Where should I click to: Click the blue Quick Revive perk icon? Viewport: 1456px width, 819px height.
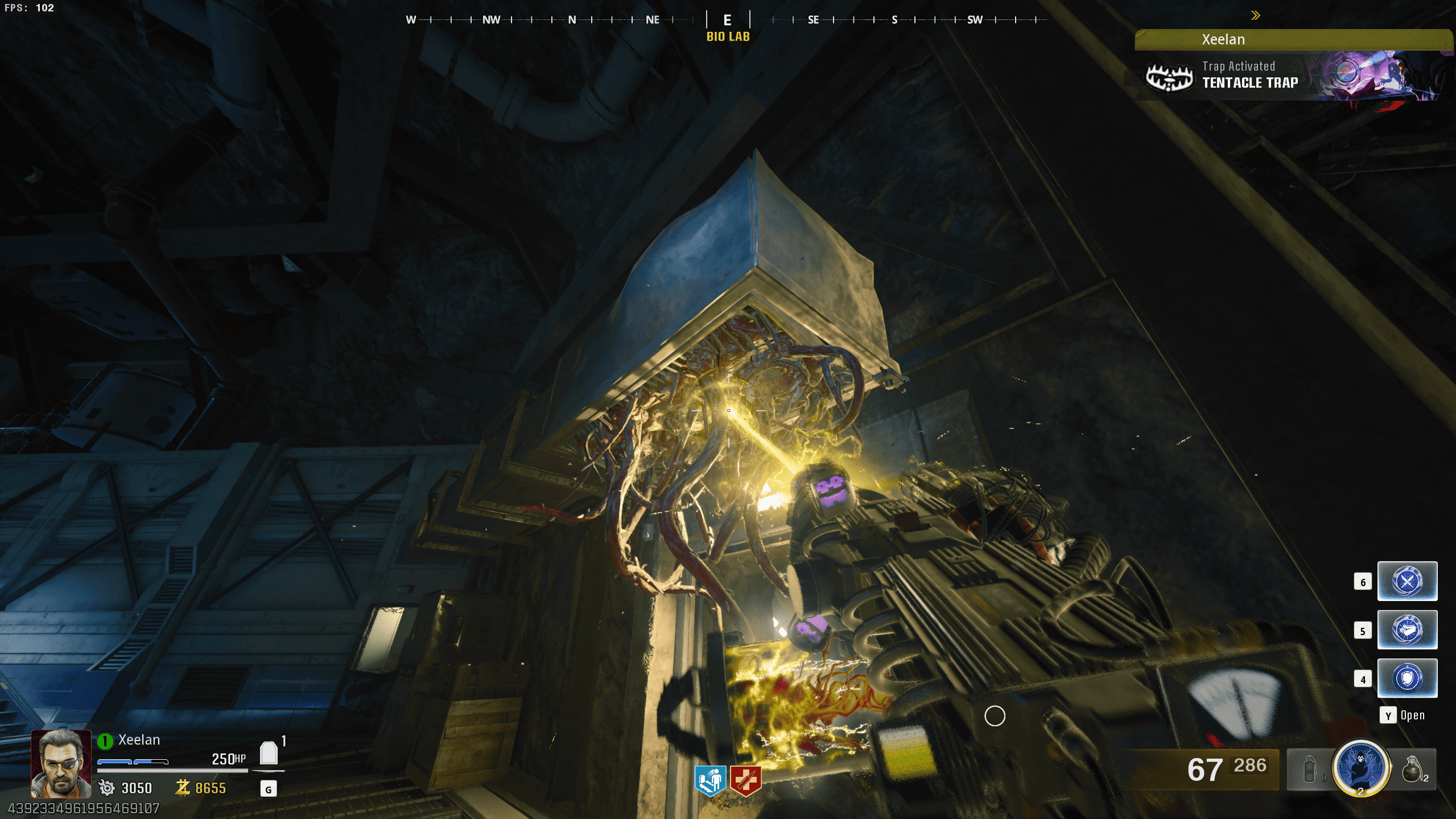[x=710, y=780]
